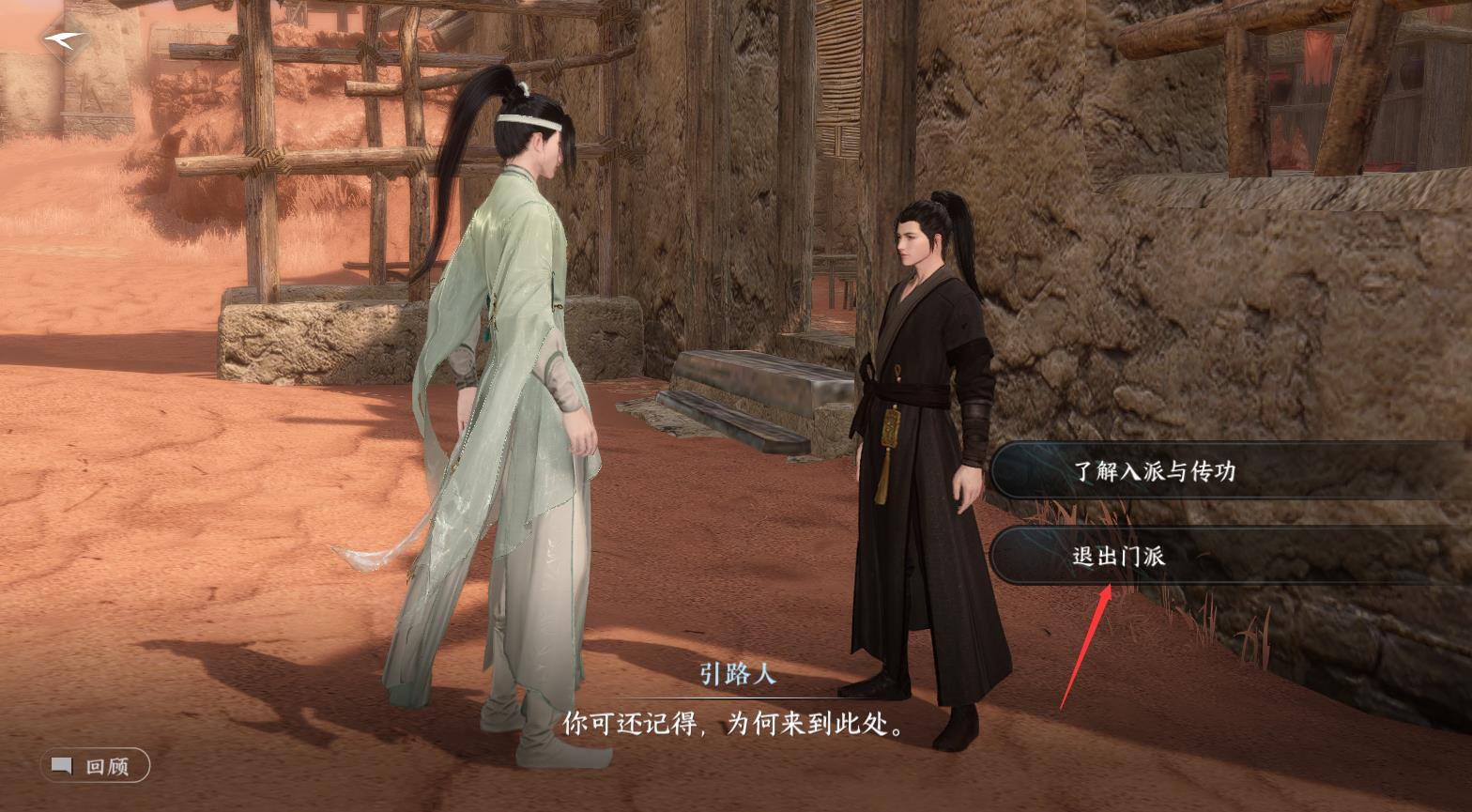
Task: Click the icon inside the rounded 回顾 pill
Action: 60,766
